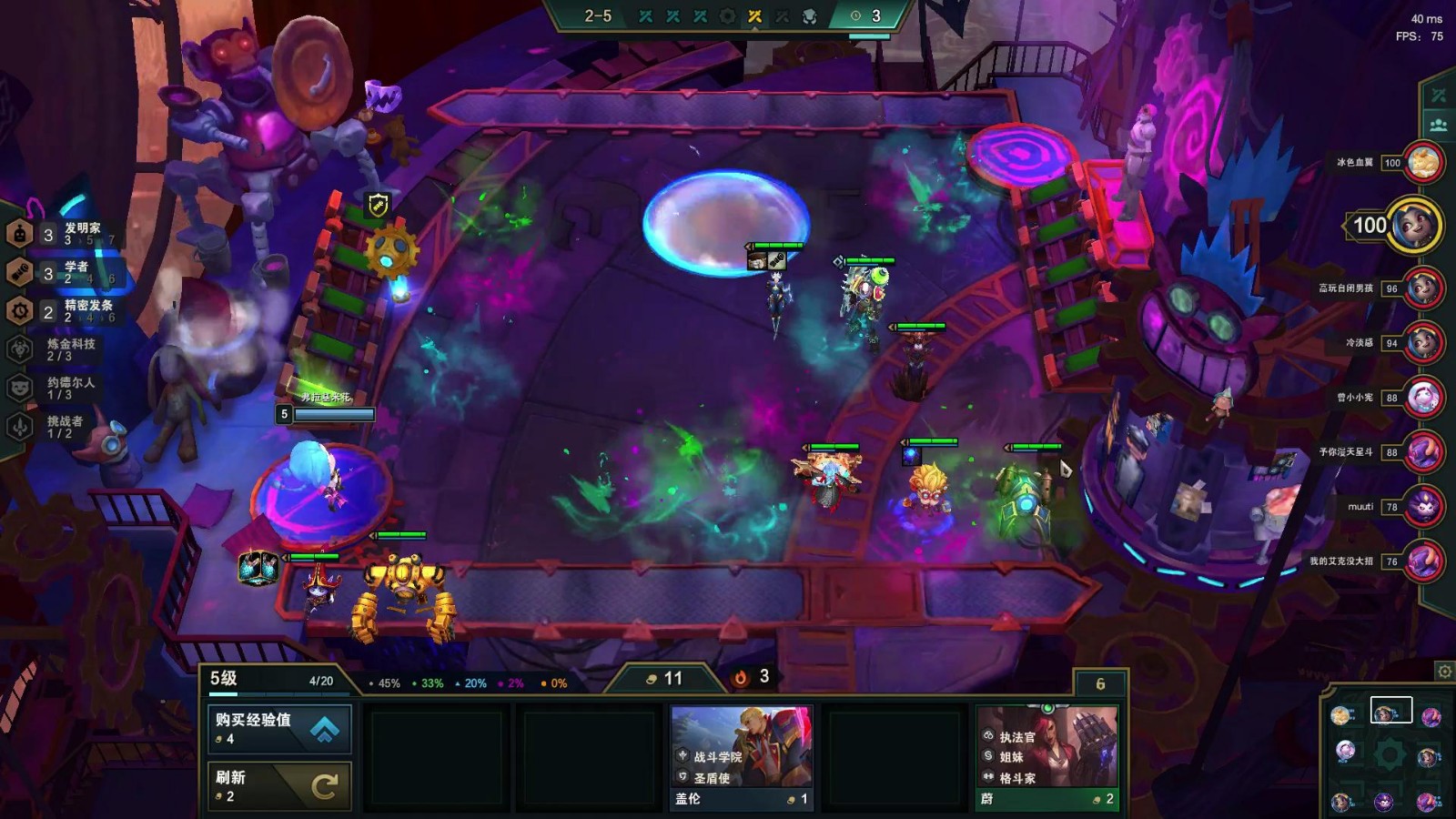View player 忘玩自闭男孩's board
1456x819 pixels.
1423,288
